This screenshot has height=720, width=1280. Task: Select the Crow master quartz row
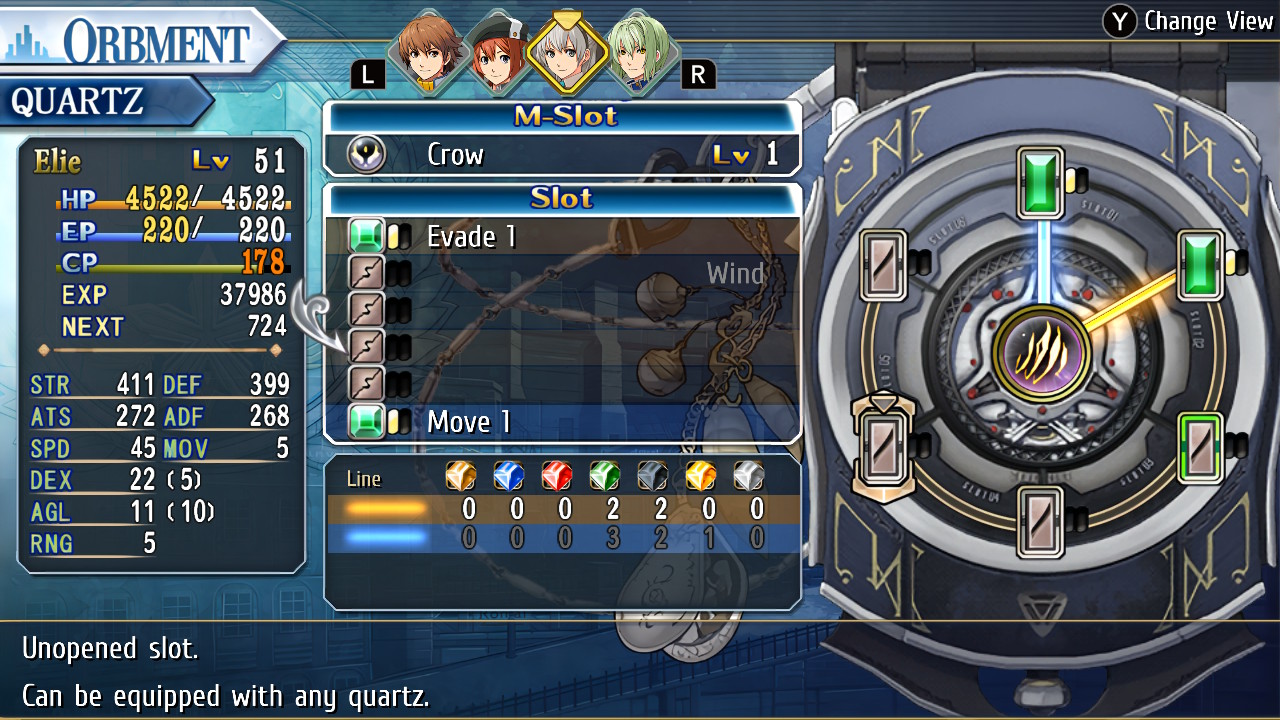click(x=563, y=155)
